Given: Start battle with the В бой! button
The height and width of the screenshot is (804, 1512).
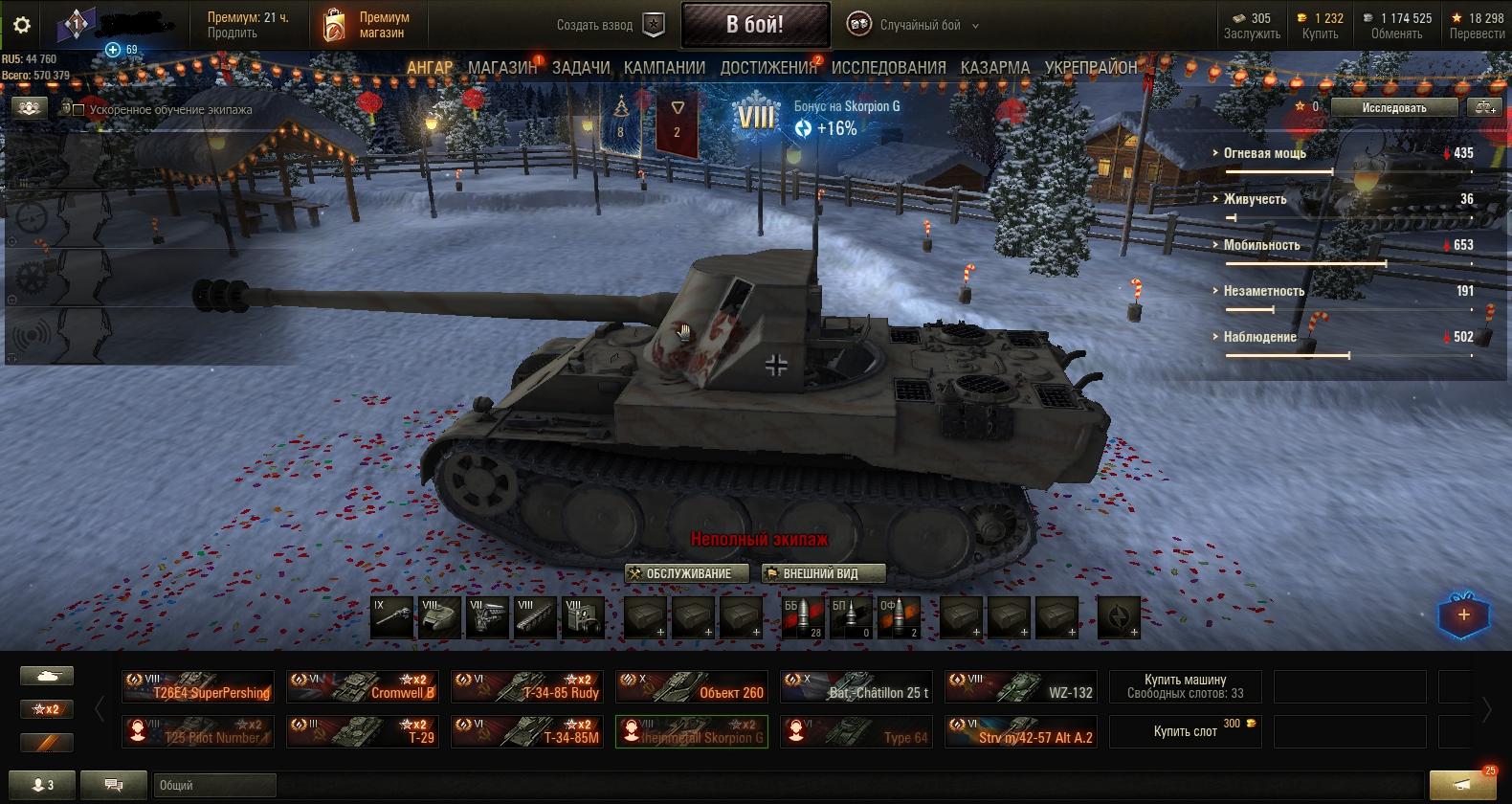Looking at the screenshot, I should tap(755, 25).
